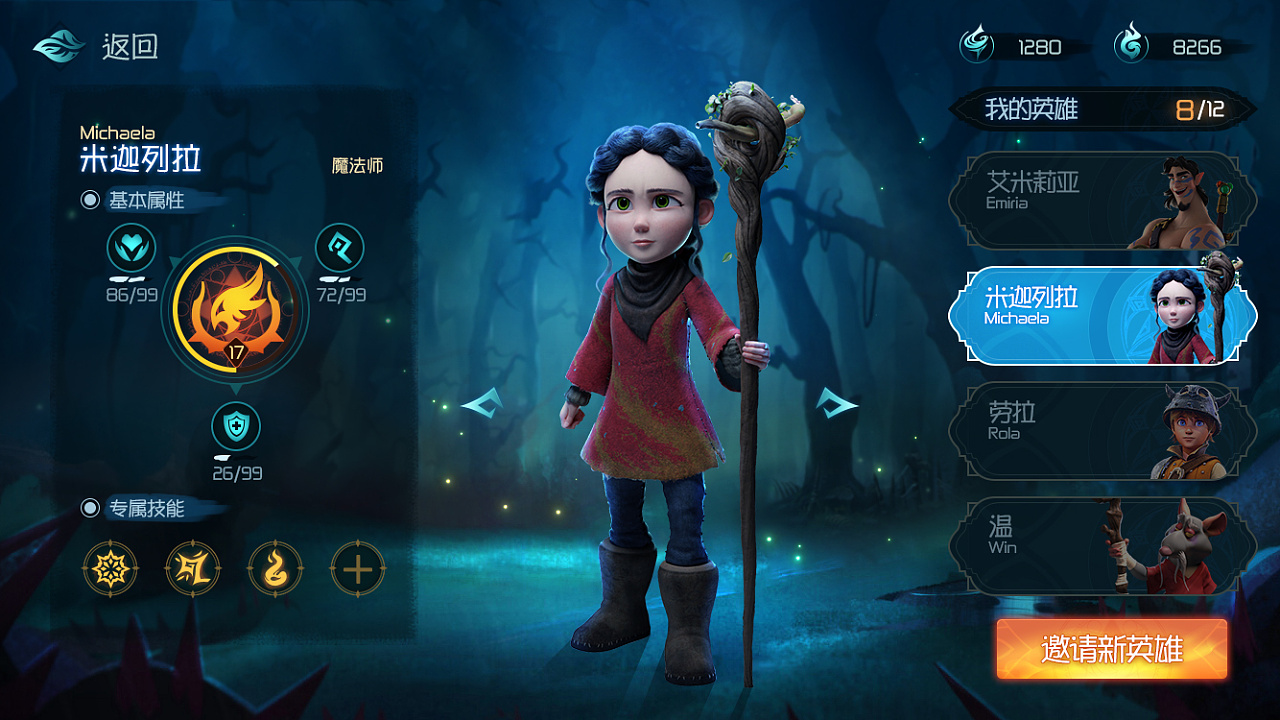Screen dimensions: 1280x720
Task: Open the second skill under 专属技能
Action: pos(193,568)
